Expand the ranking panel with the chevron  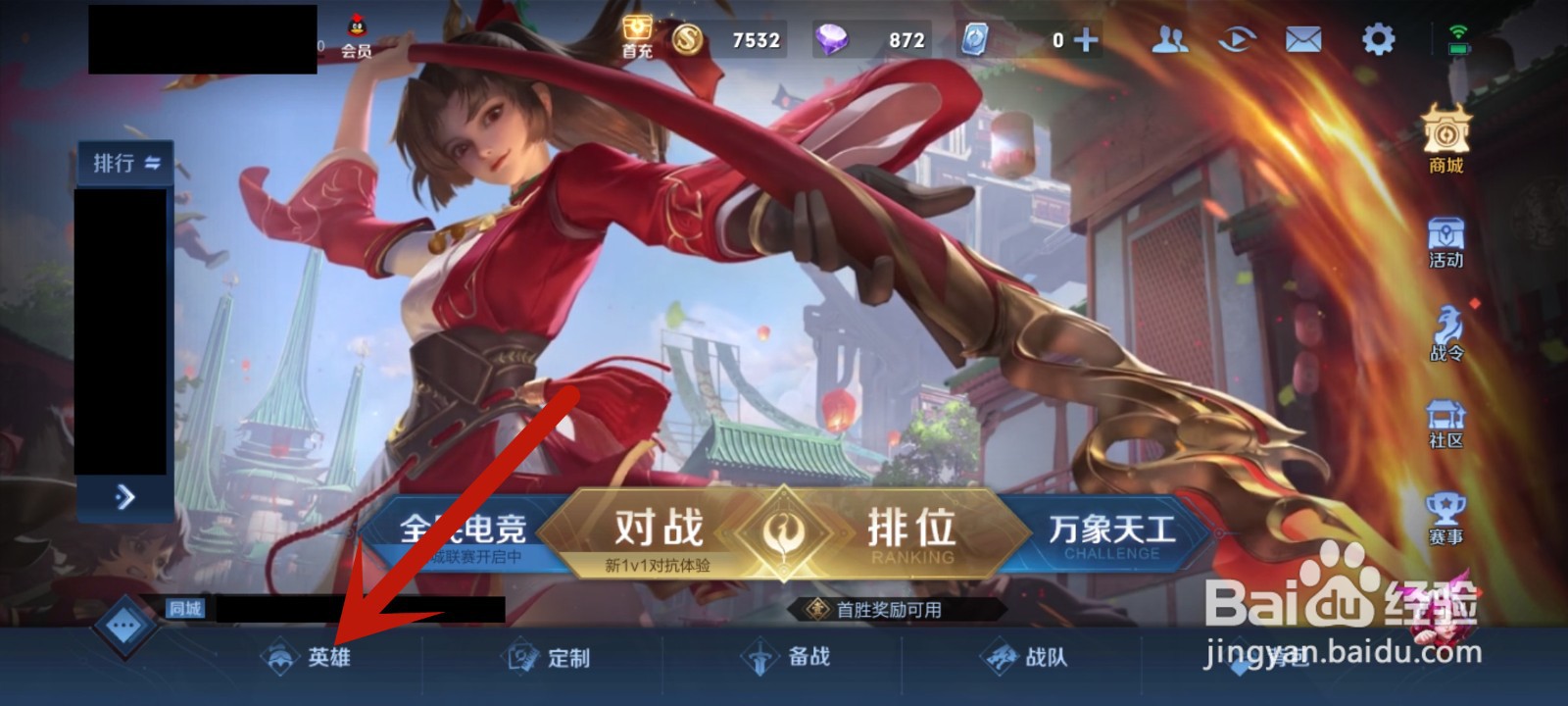[x=122, y=497]
